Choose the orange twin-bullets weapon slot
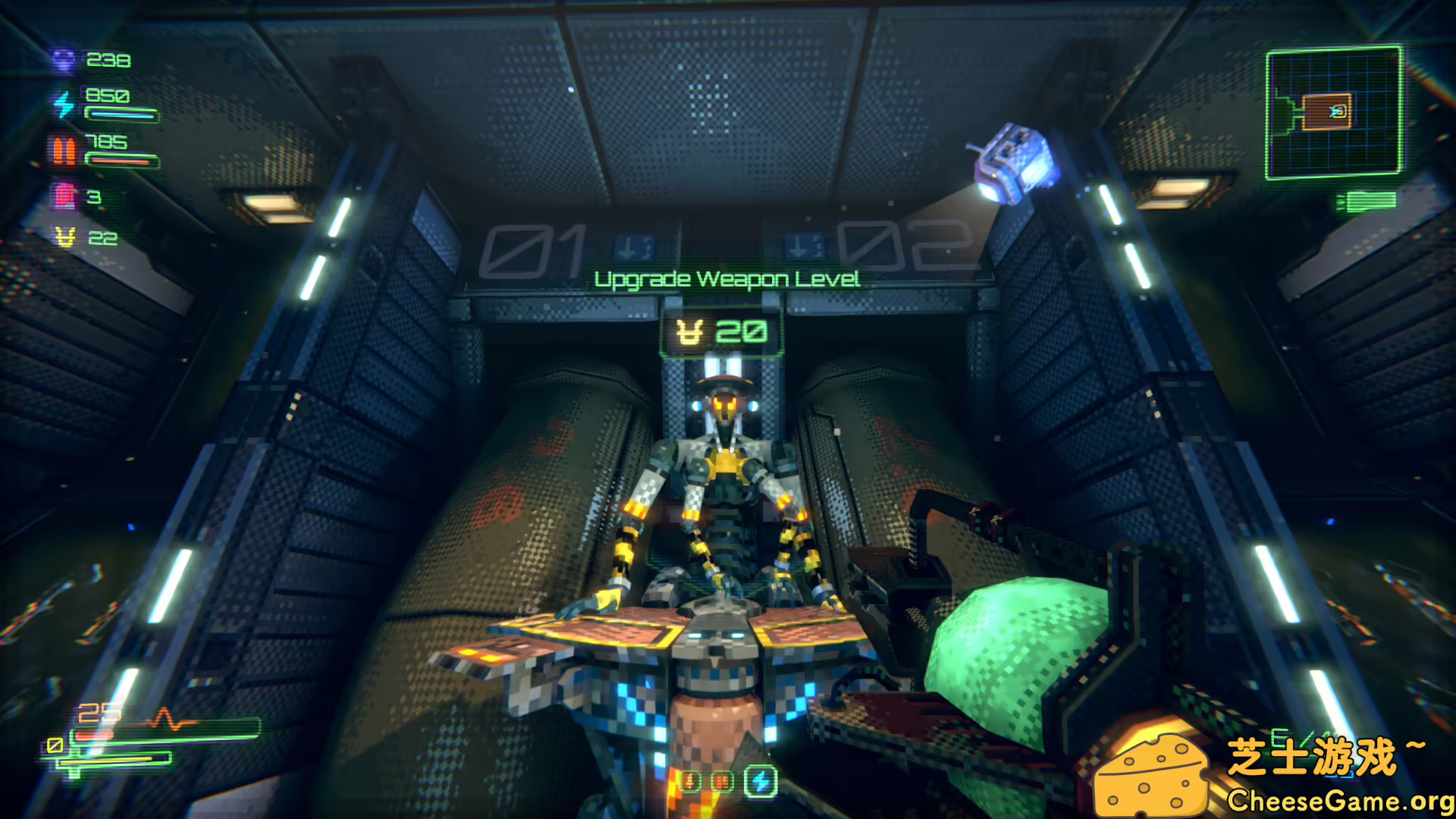This screenshot has height=819, width=1456. pos(723,781)
